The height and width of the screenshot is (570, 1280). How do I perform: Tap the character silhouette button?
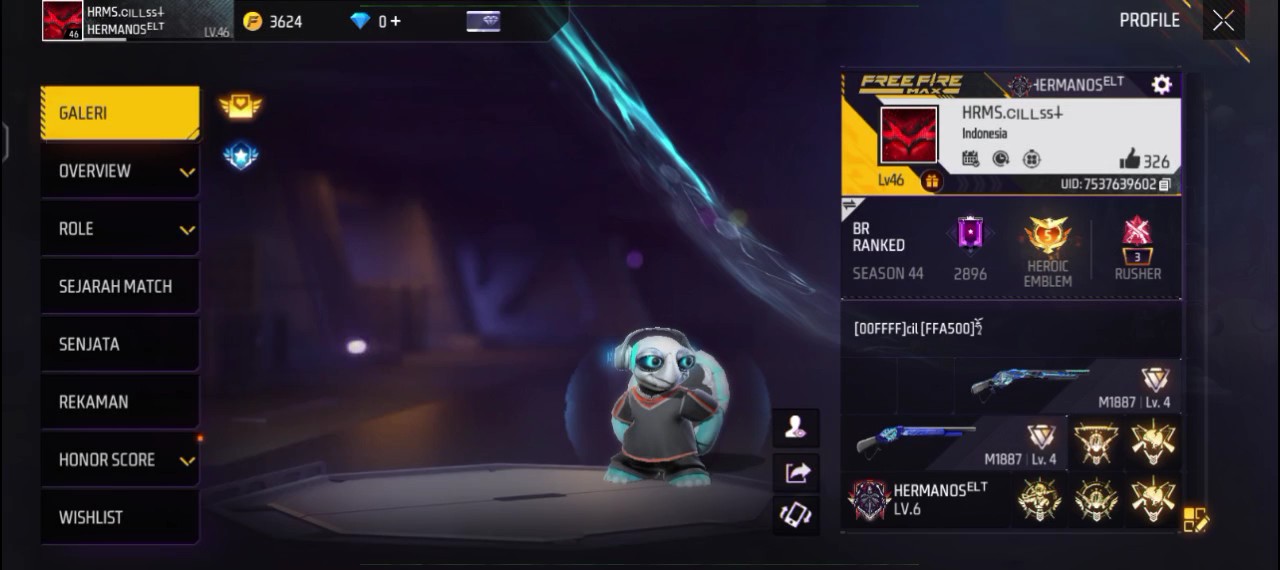click(x=796, y=428)
